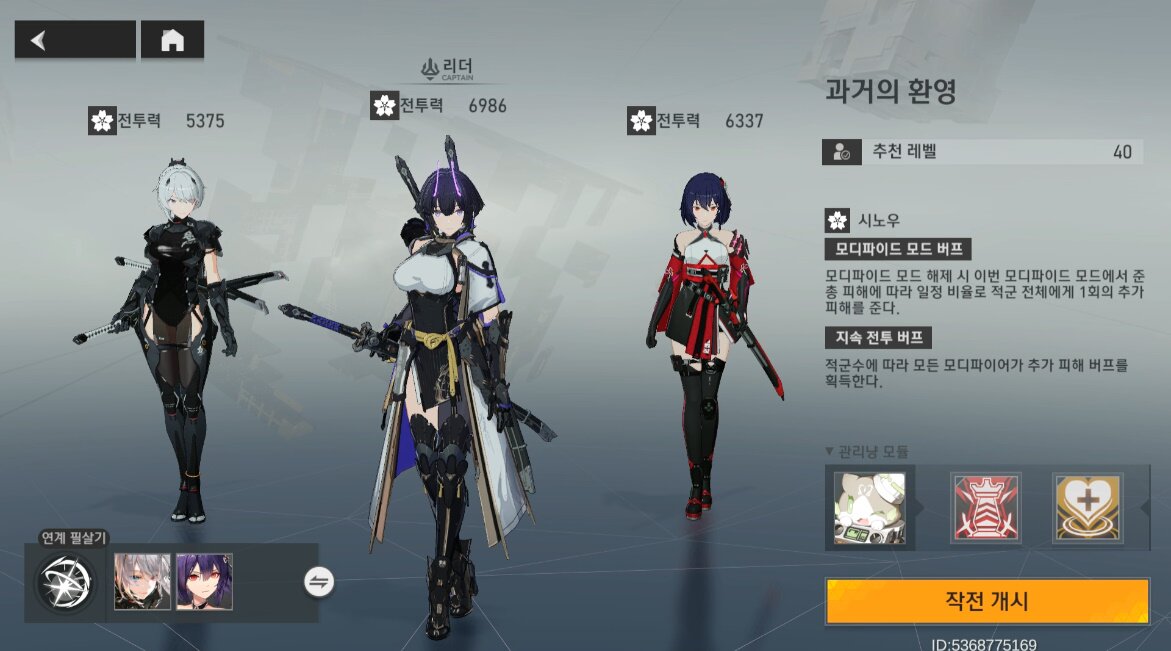Select the golden heart healing module
The image size is (1171, 651).
[x=1087, y=508]
